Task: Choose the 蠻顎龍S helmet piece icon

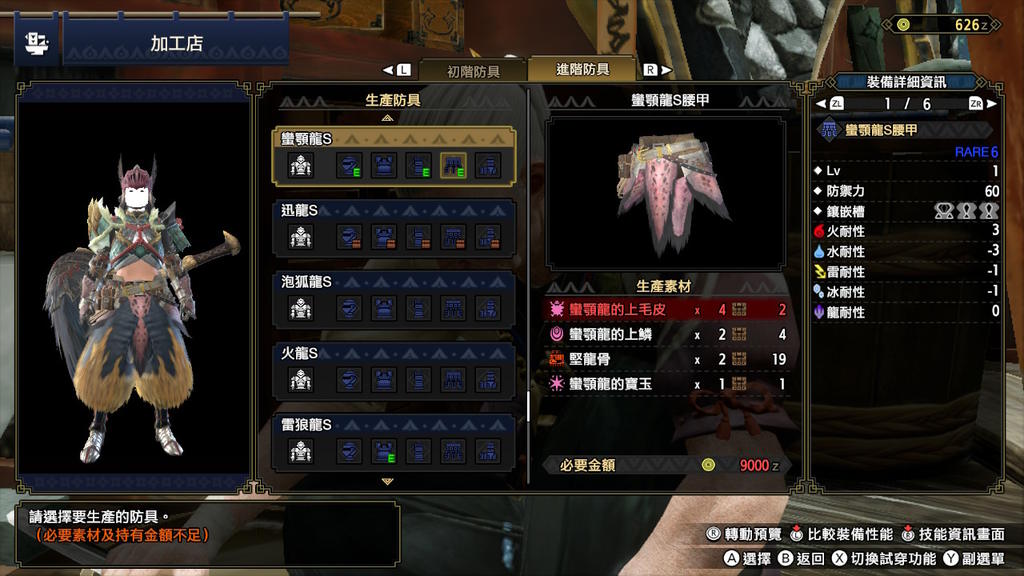Action: [348, 166]
